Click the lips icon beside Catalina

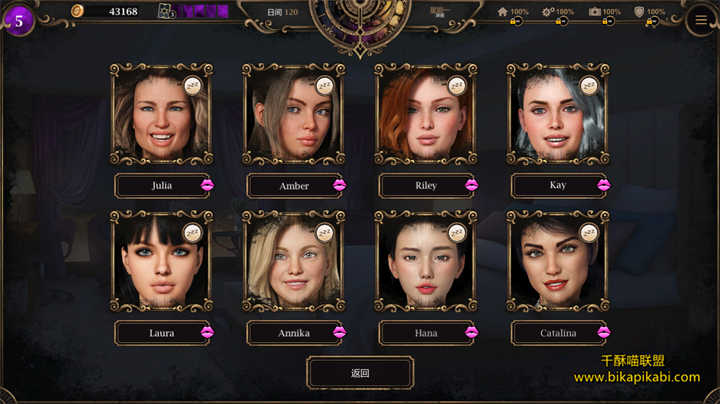coord(603,332)
